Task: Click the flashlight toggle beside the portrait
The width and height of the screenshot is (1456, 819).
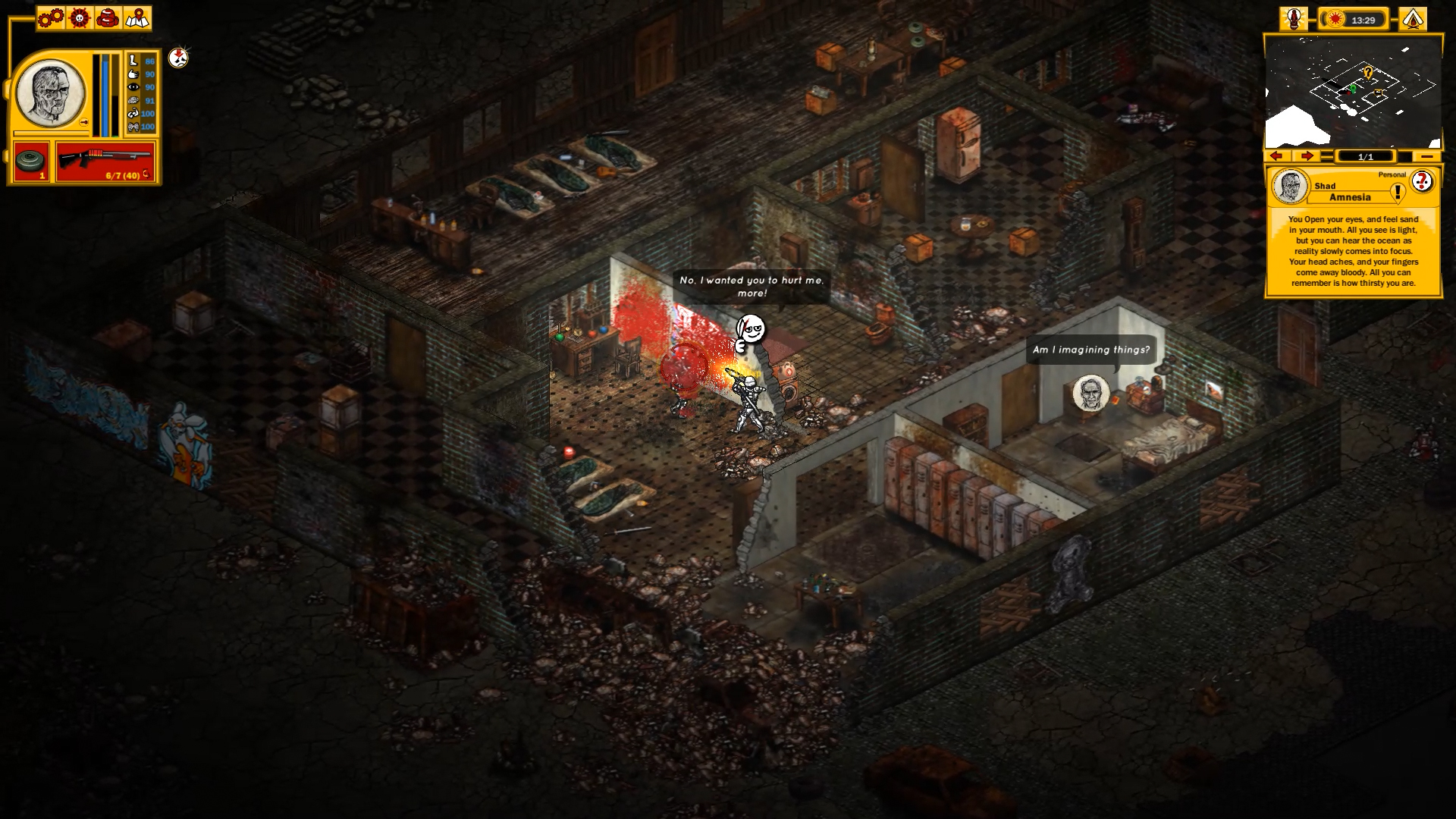Action: 84,121
